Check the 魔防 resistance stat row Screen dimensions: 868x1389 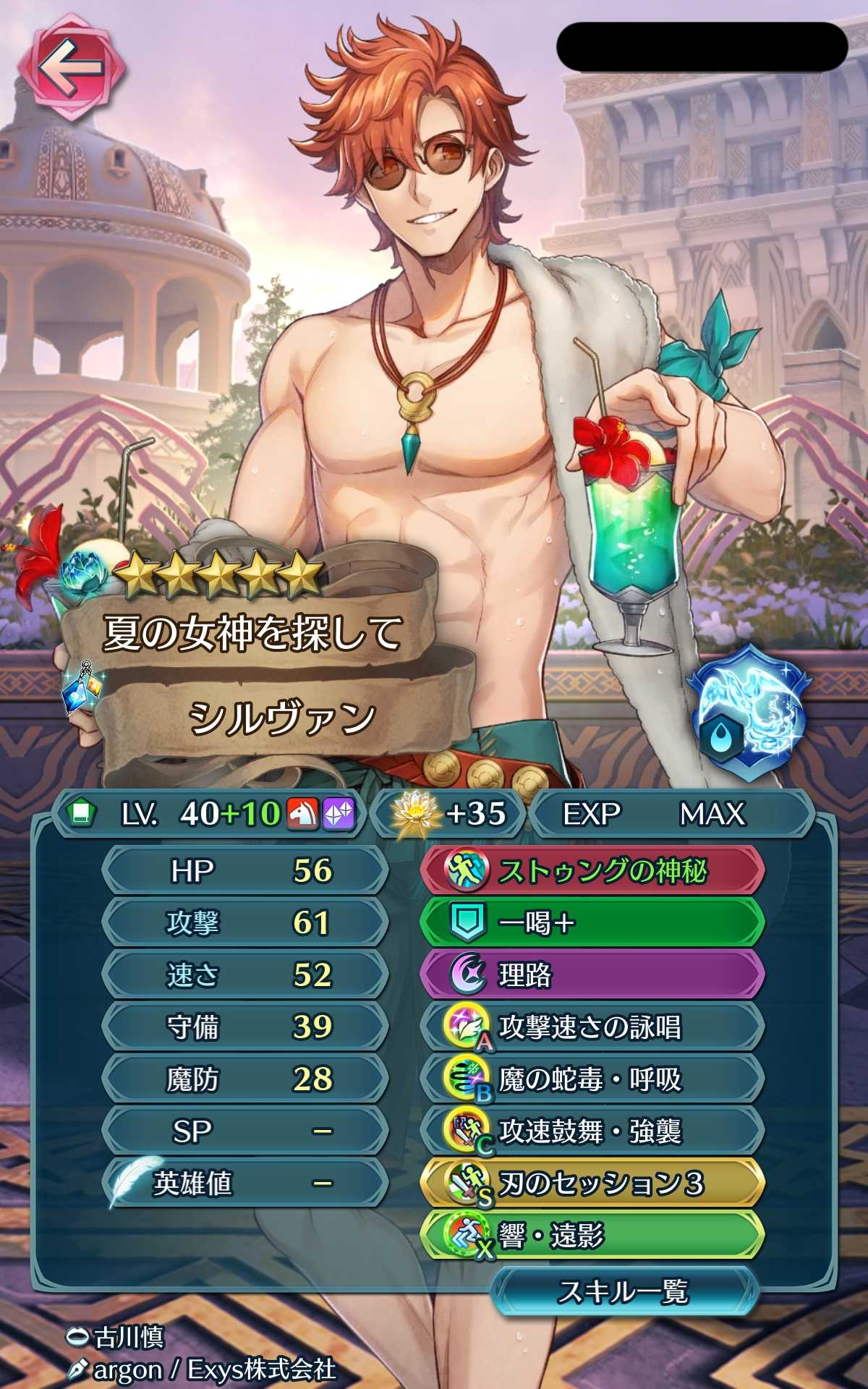pos(244,1079)
